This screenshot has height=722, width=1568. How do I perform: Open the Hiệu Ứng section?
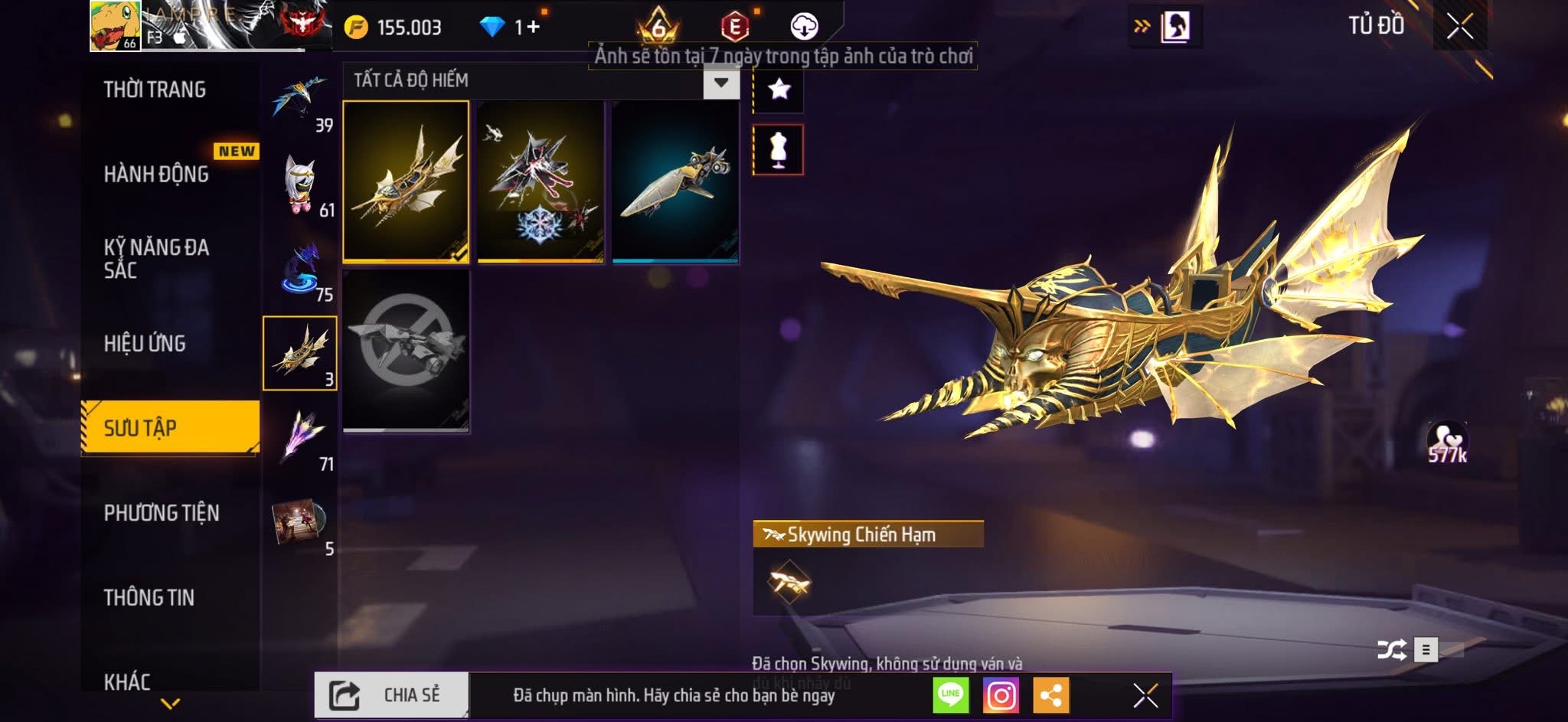[x=145, y=343]
